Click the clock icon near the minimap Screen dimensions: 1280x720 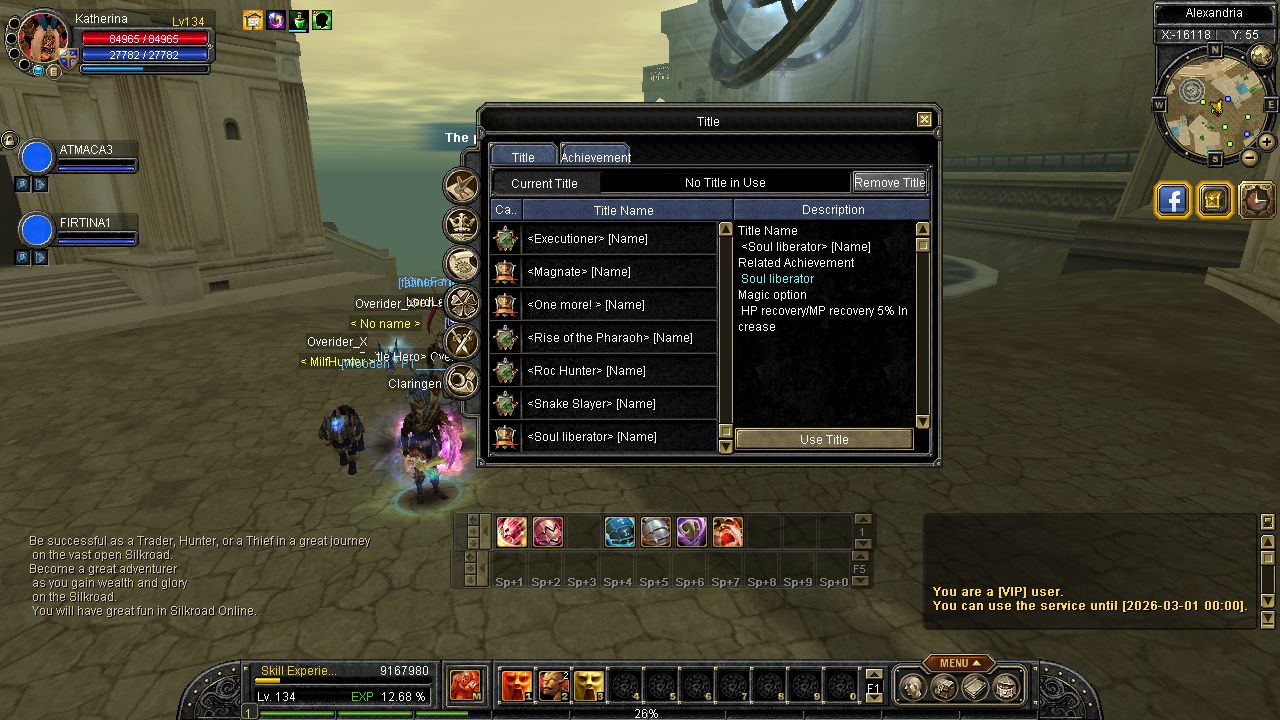[1257, 200]
